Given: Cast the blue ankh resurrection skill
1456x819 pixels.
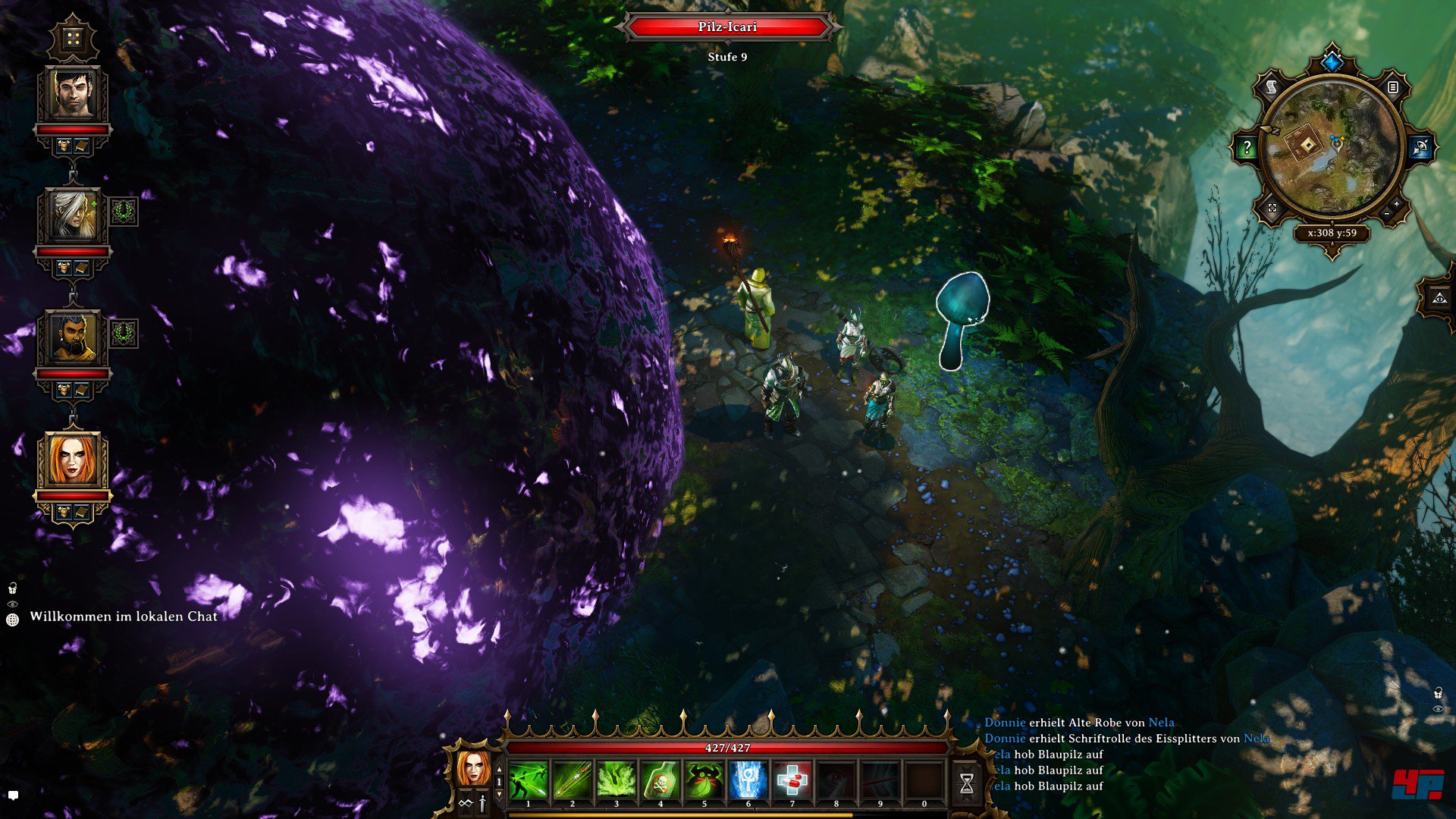Looking at the screenshot, I should coord(748,780).
